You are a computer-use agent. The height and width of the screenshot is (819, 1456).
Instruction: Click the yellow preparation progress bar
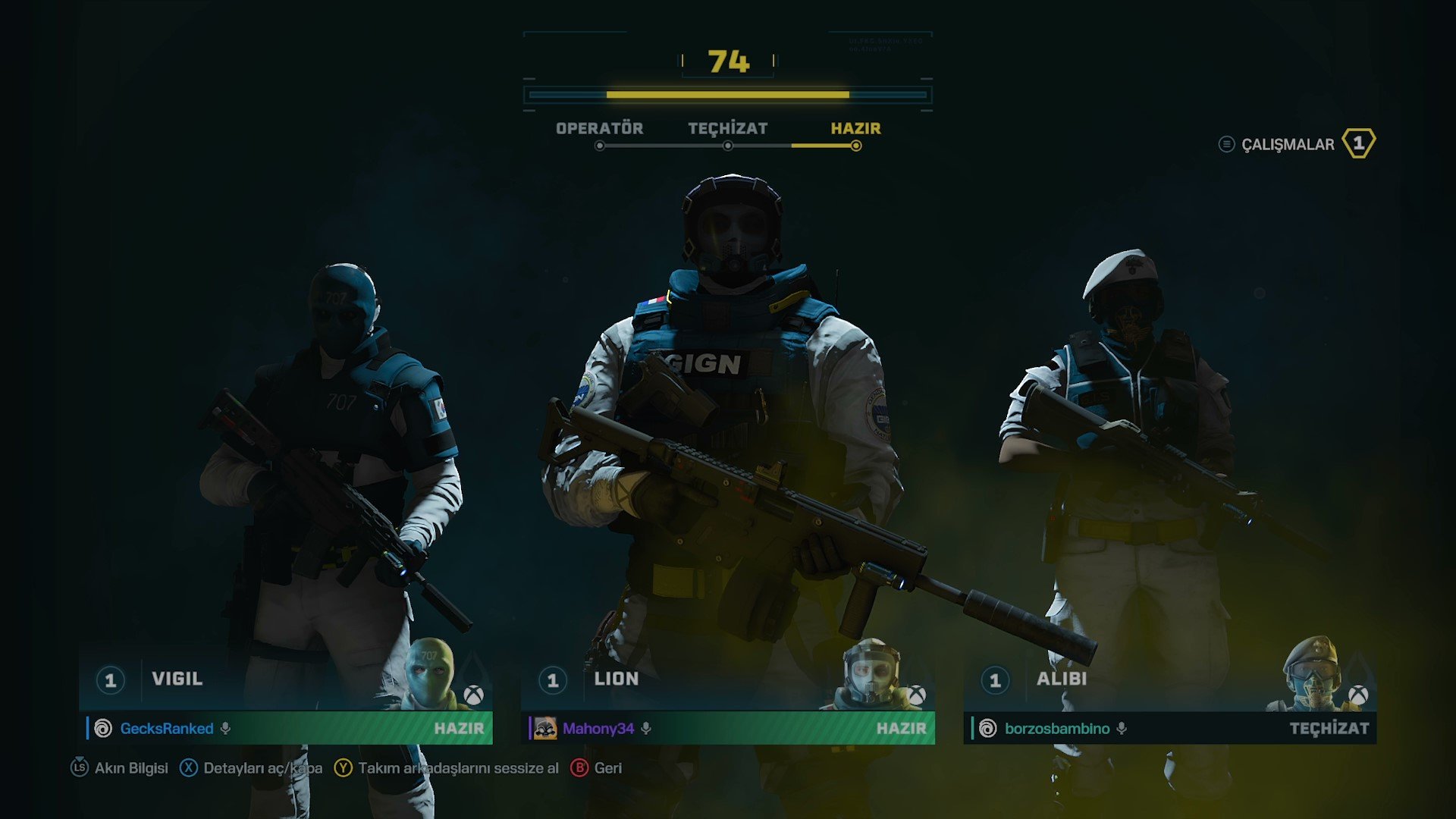728,96
